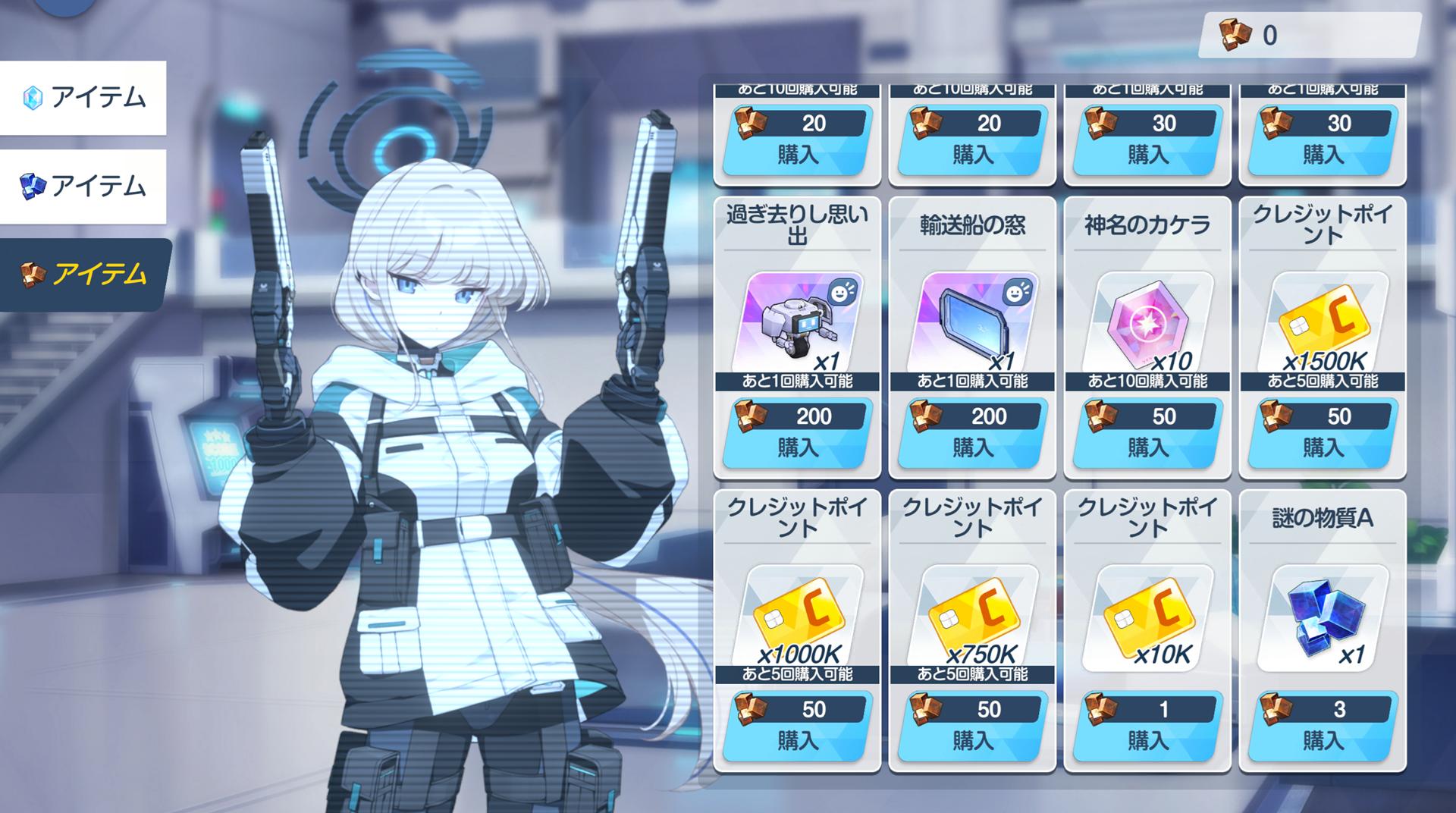The image size is (1456, 813).
Task: Inspect the robot item icon of 過ぎ去りし思い出
Action: click(797, 322)
